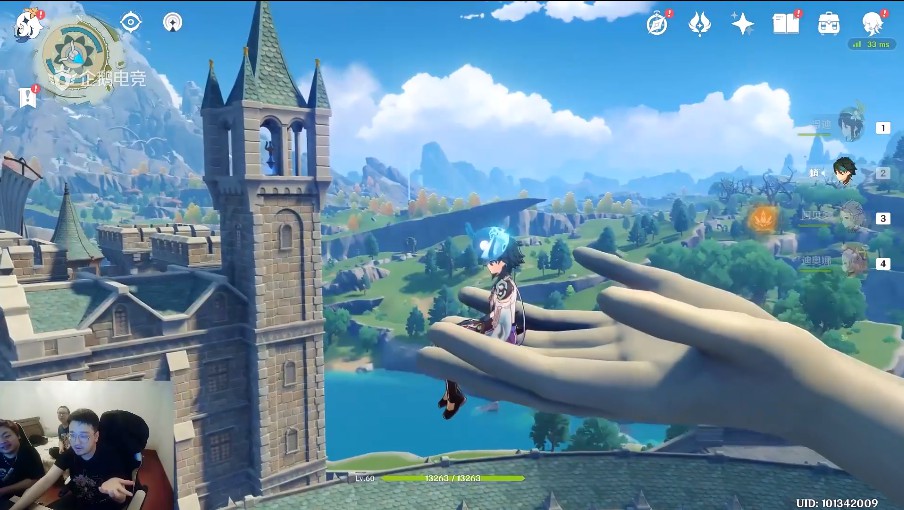The width and height of the screenshot is (904, 510).
Task: Open the inventory backpack
Action: [x=828, y=24]
